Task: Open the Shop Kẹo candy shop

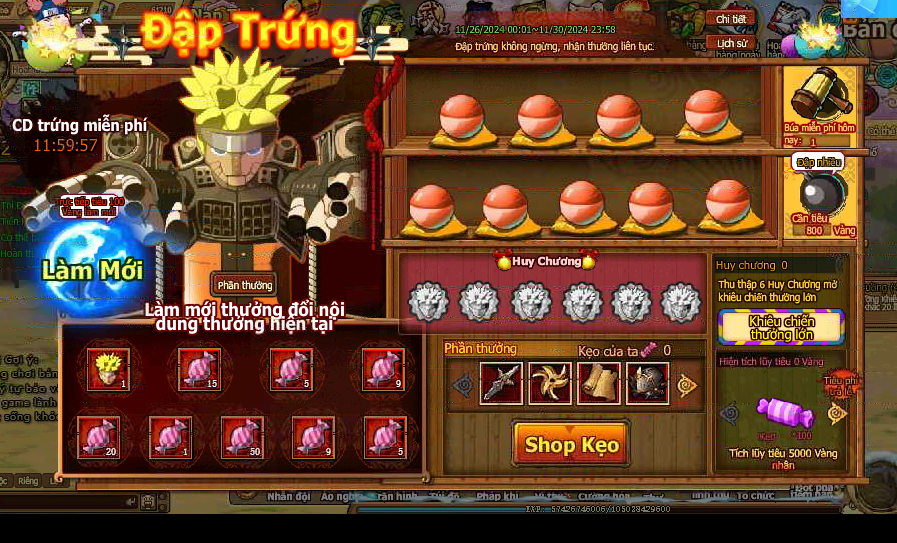Action: click(x=571, y=444)
